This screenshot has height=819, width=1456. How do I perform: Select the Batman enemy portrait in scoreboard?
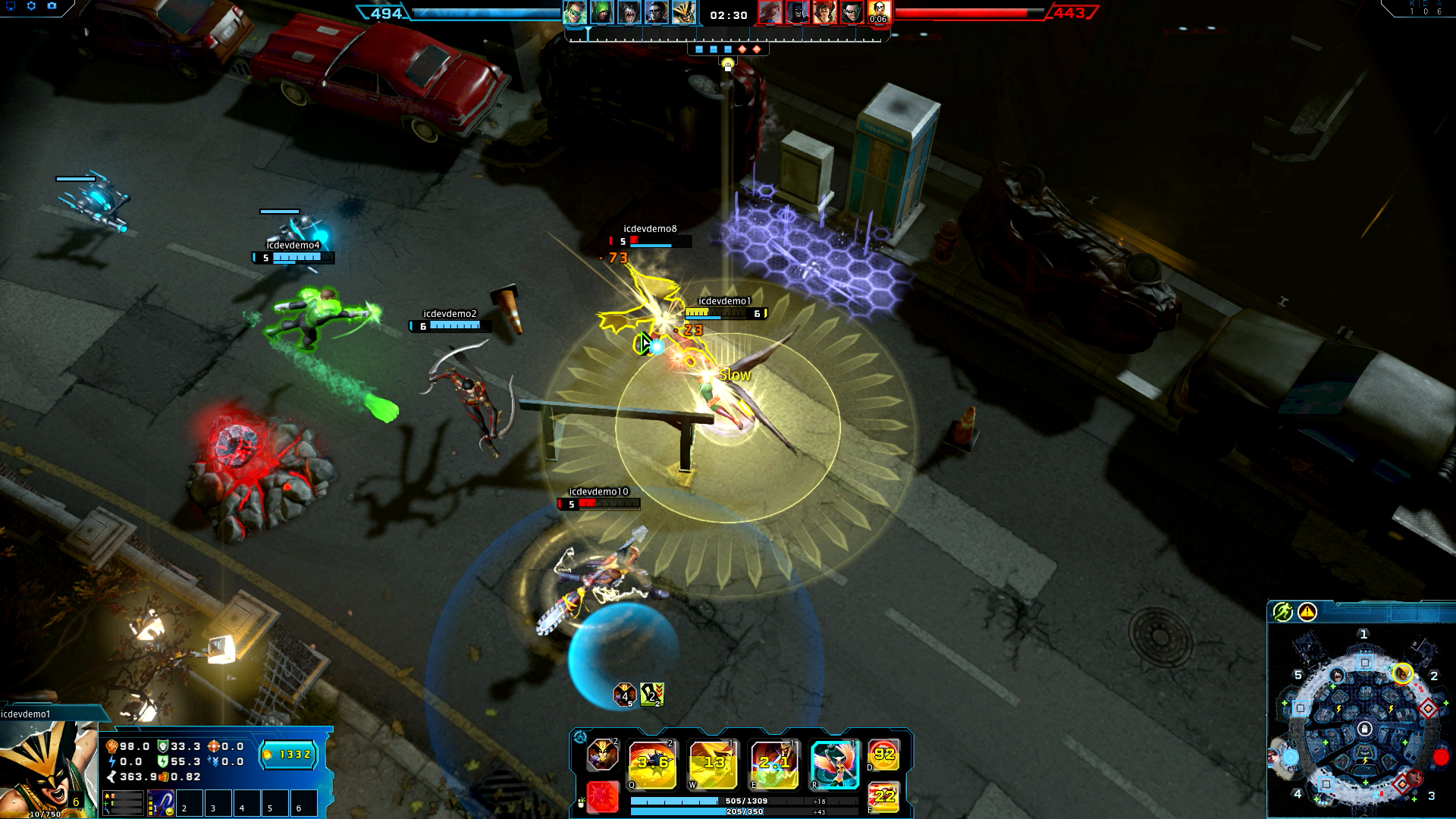click(x=796, y=13)
